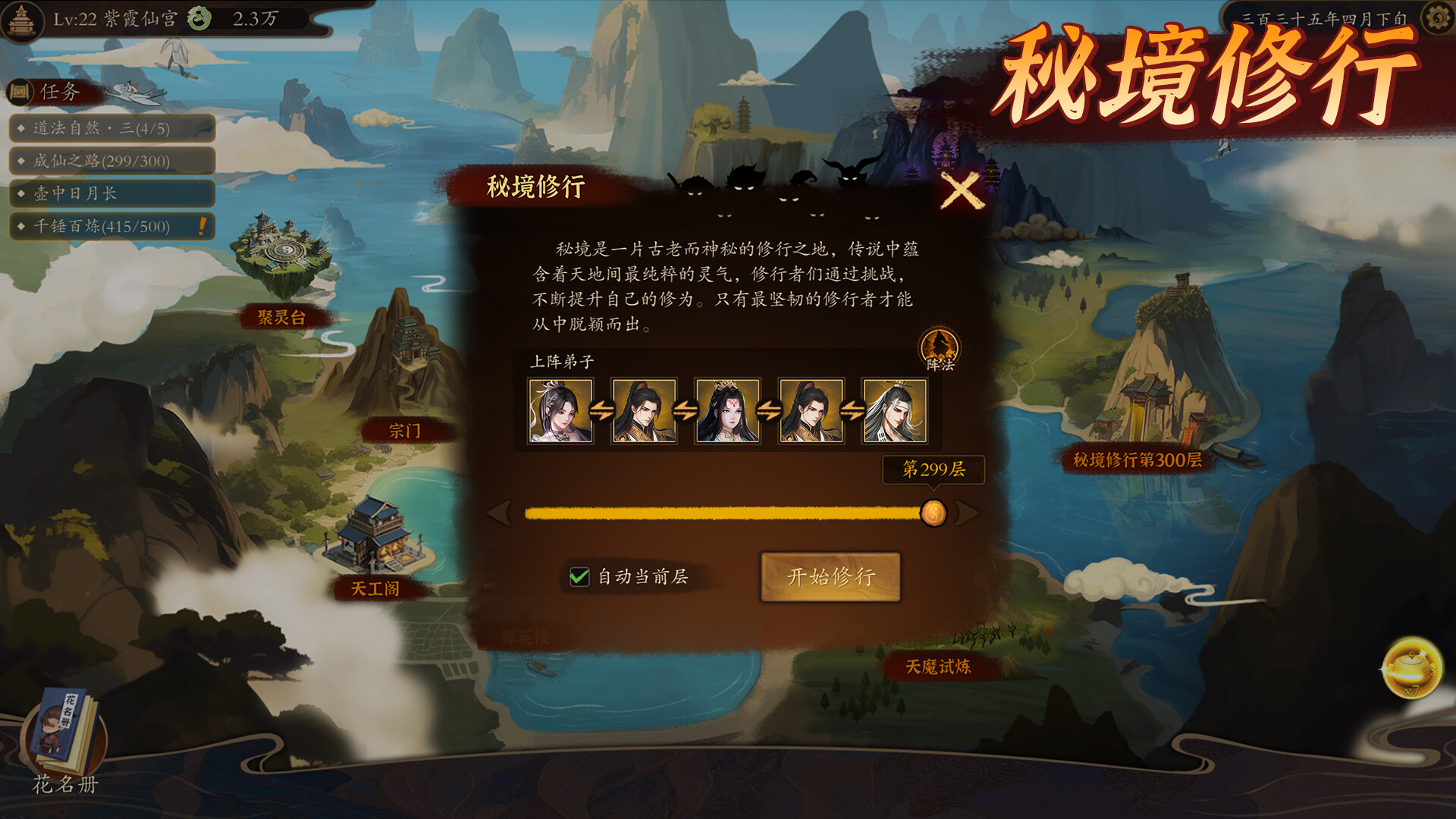1456x819 pixels.
Task: Click the golden teapot icon
Action: click(x=1411, y=668)
